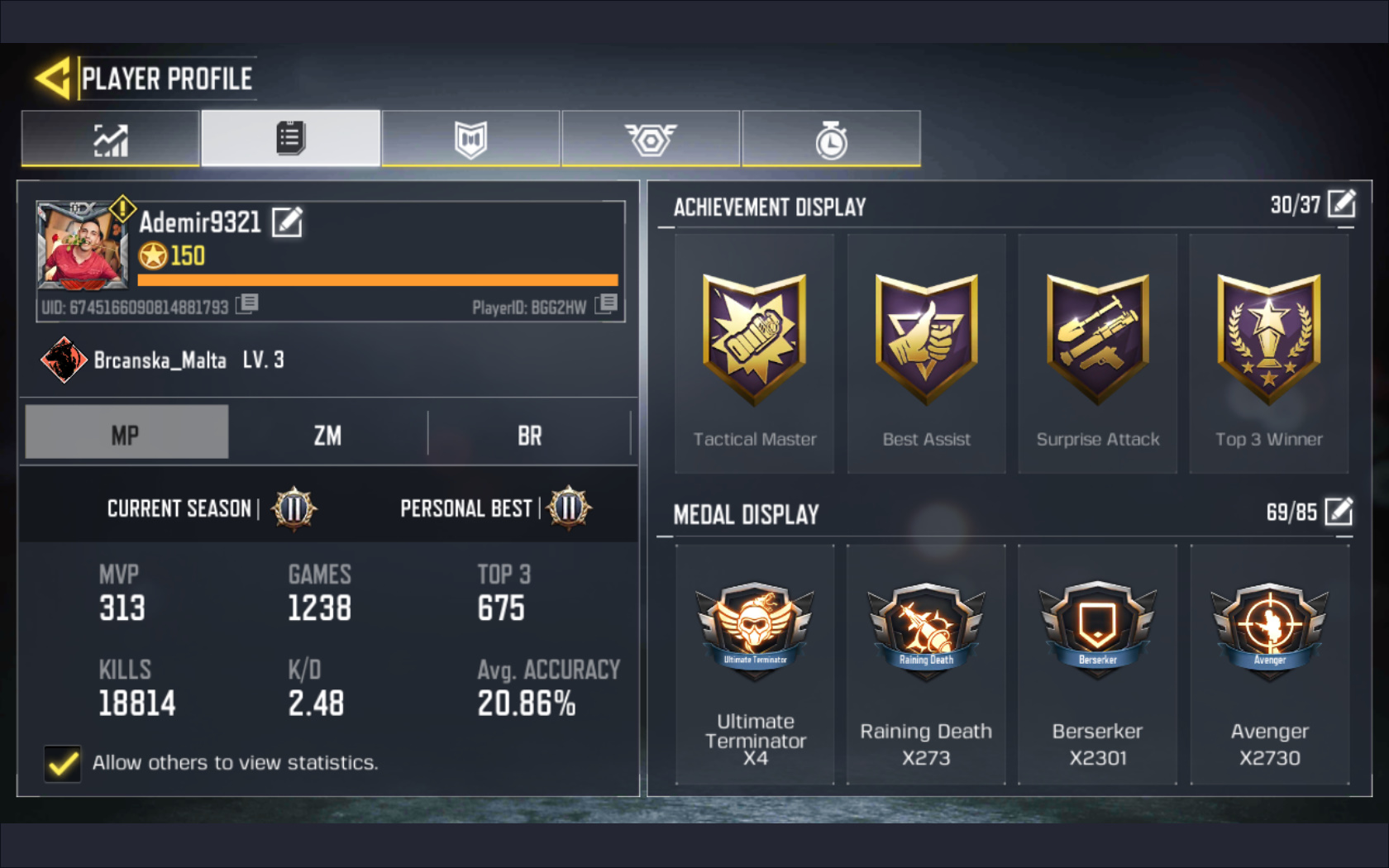
Task: Click the Personal Best rank emblem
Action: (569, 508)
